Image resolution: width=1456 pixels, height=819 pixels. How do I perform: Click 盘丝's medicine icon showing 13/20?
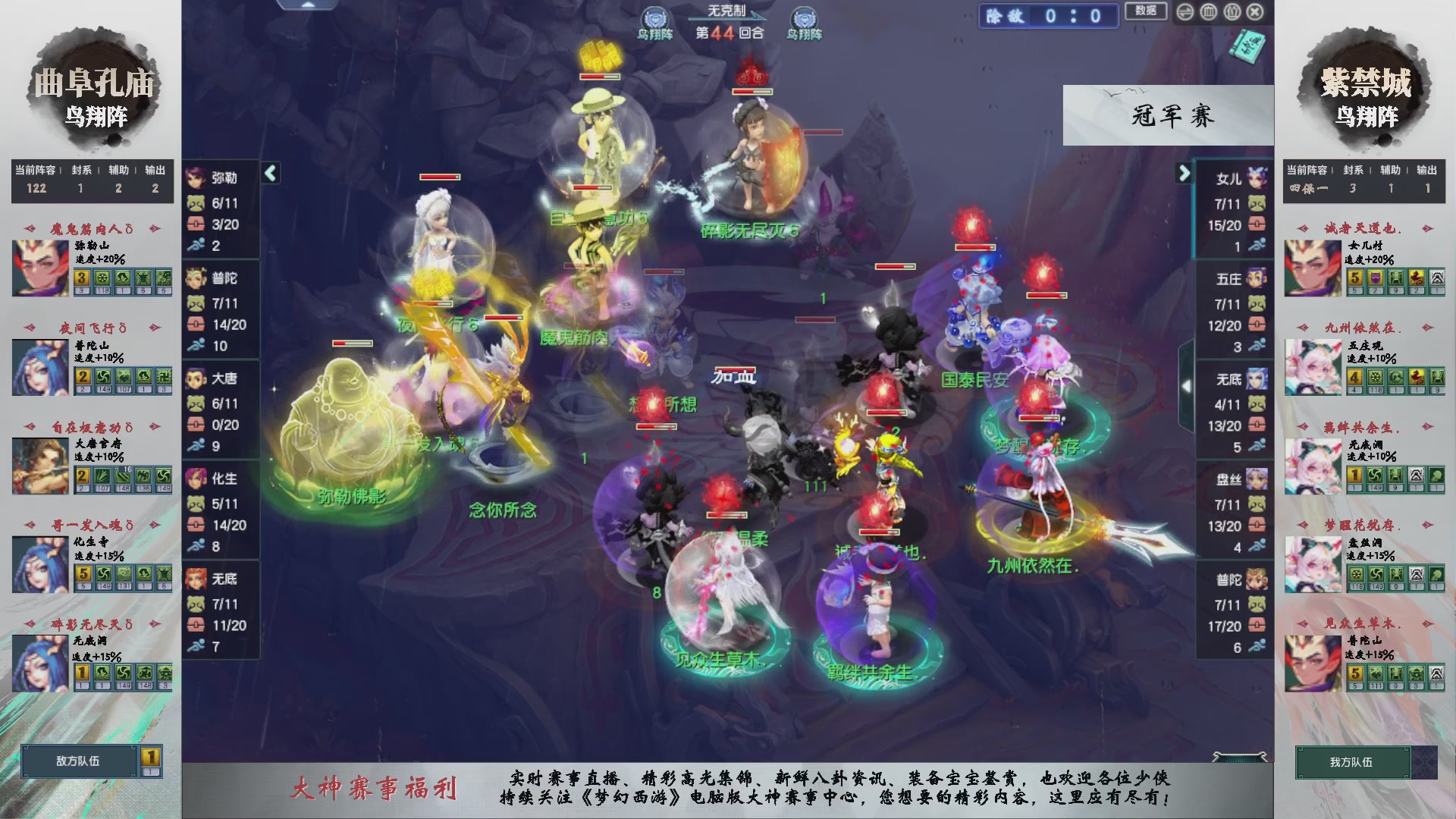[x=1255, y=526]
